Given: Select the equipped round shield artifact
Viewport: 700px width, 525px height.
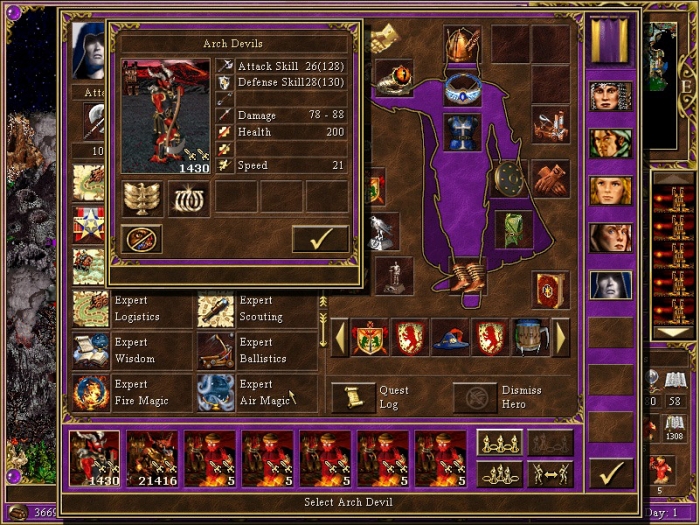Looking at the screenshot, I should (x=510, y=178).
